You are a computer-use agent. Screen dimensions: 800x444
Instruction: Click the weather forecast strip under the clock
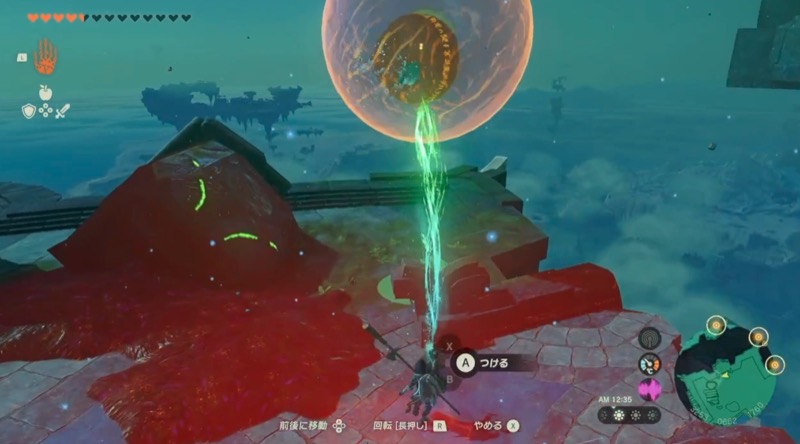click(x=630, y=414)
